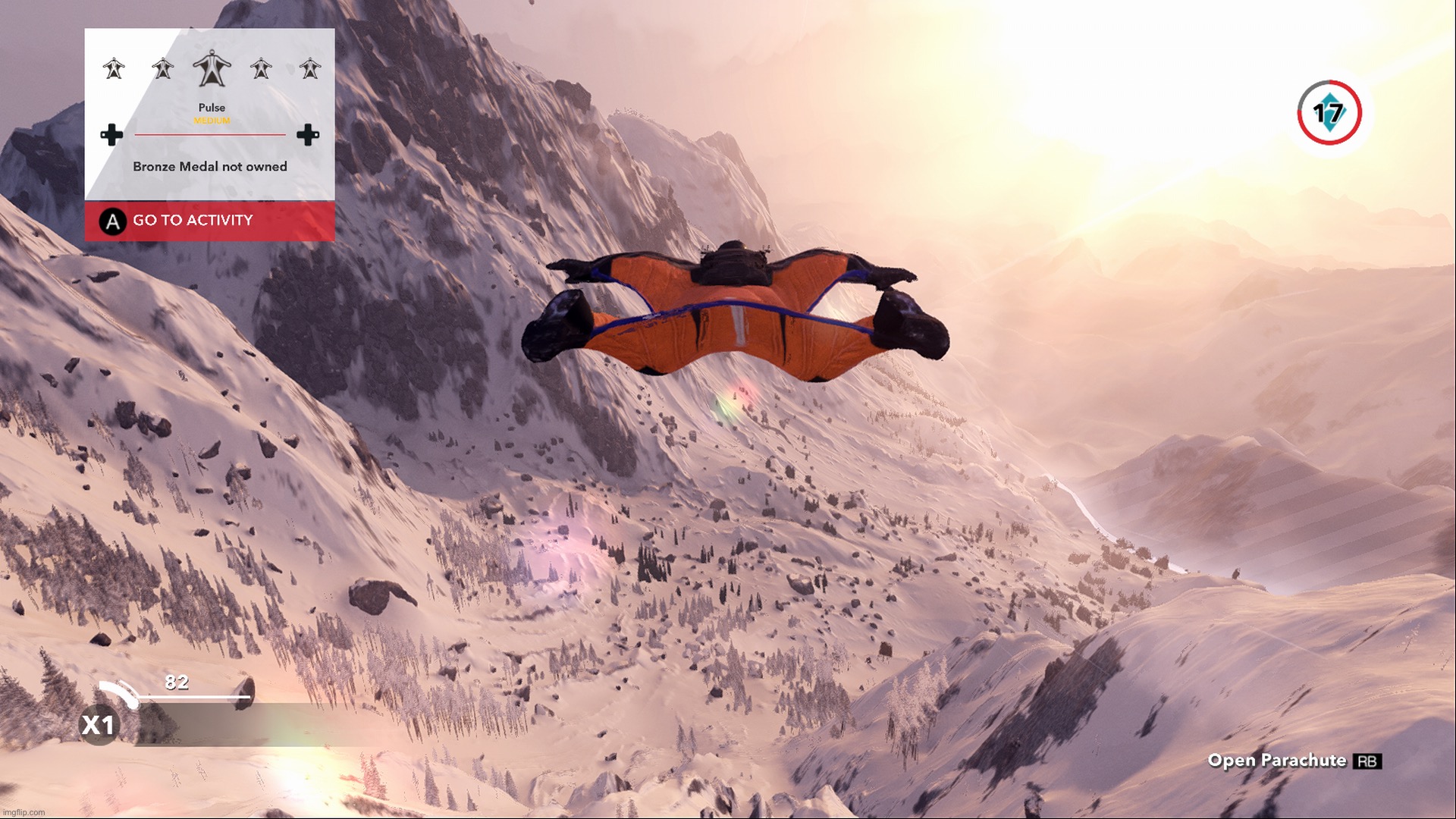Viewport: 1456px width, 819px height.
Task: Click the left D-pad decrease difficulty icon
Action: (112, 136)
